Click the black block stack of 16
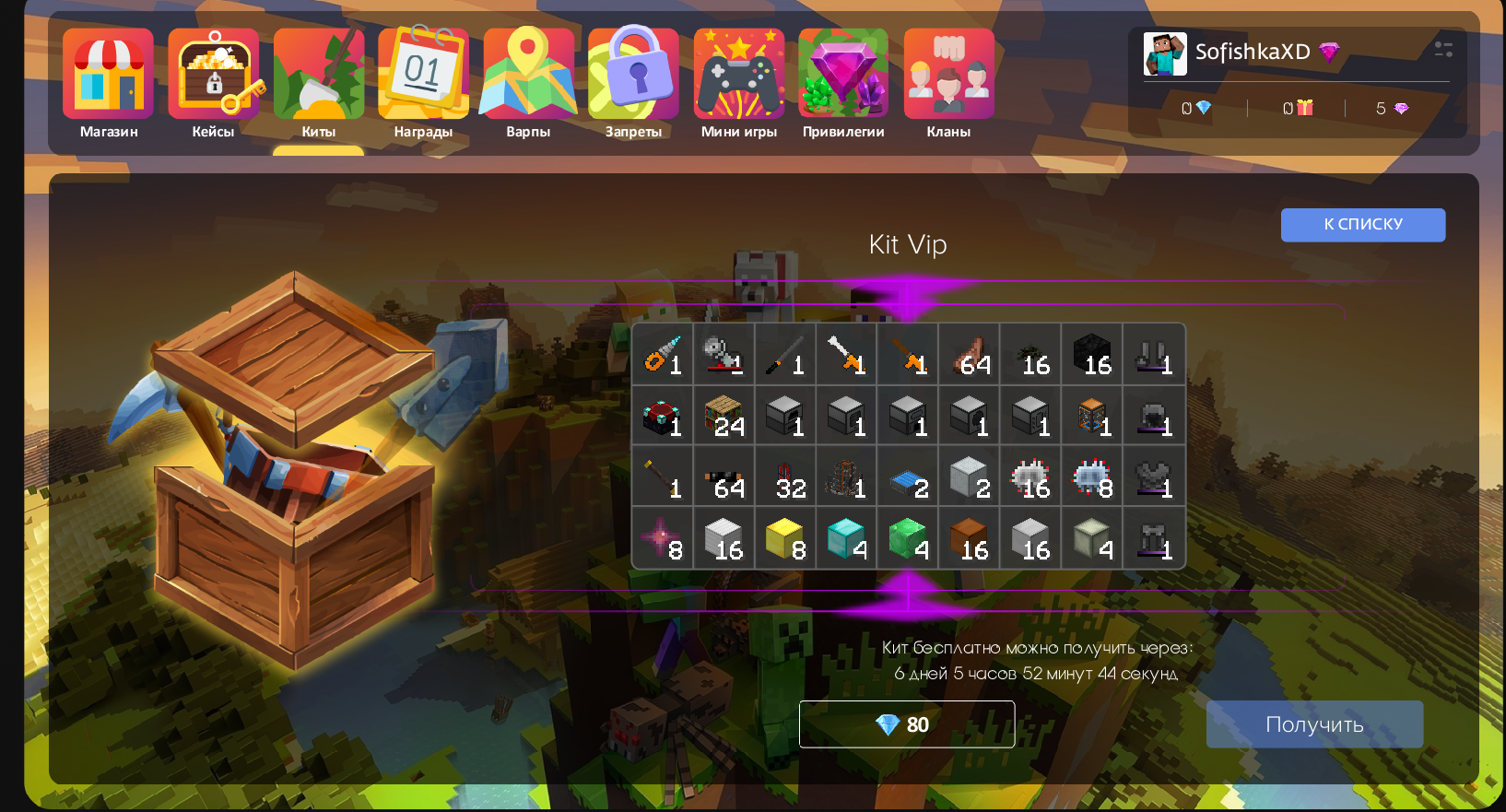Viewport: 1506px width, 812px height. pos(1092,354)
